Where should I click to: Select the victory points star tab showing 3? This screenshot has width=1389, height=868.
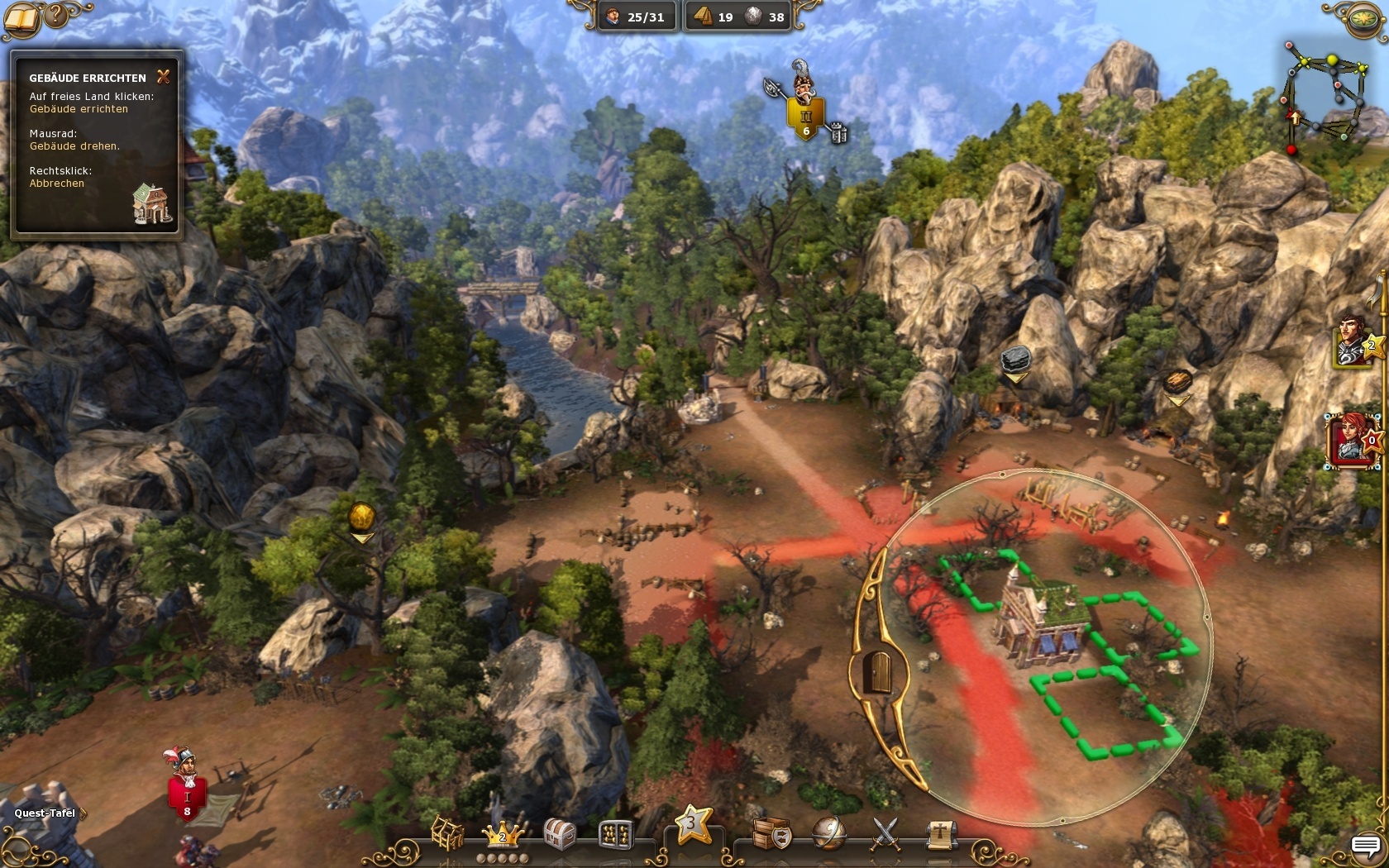(694, 827)
